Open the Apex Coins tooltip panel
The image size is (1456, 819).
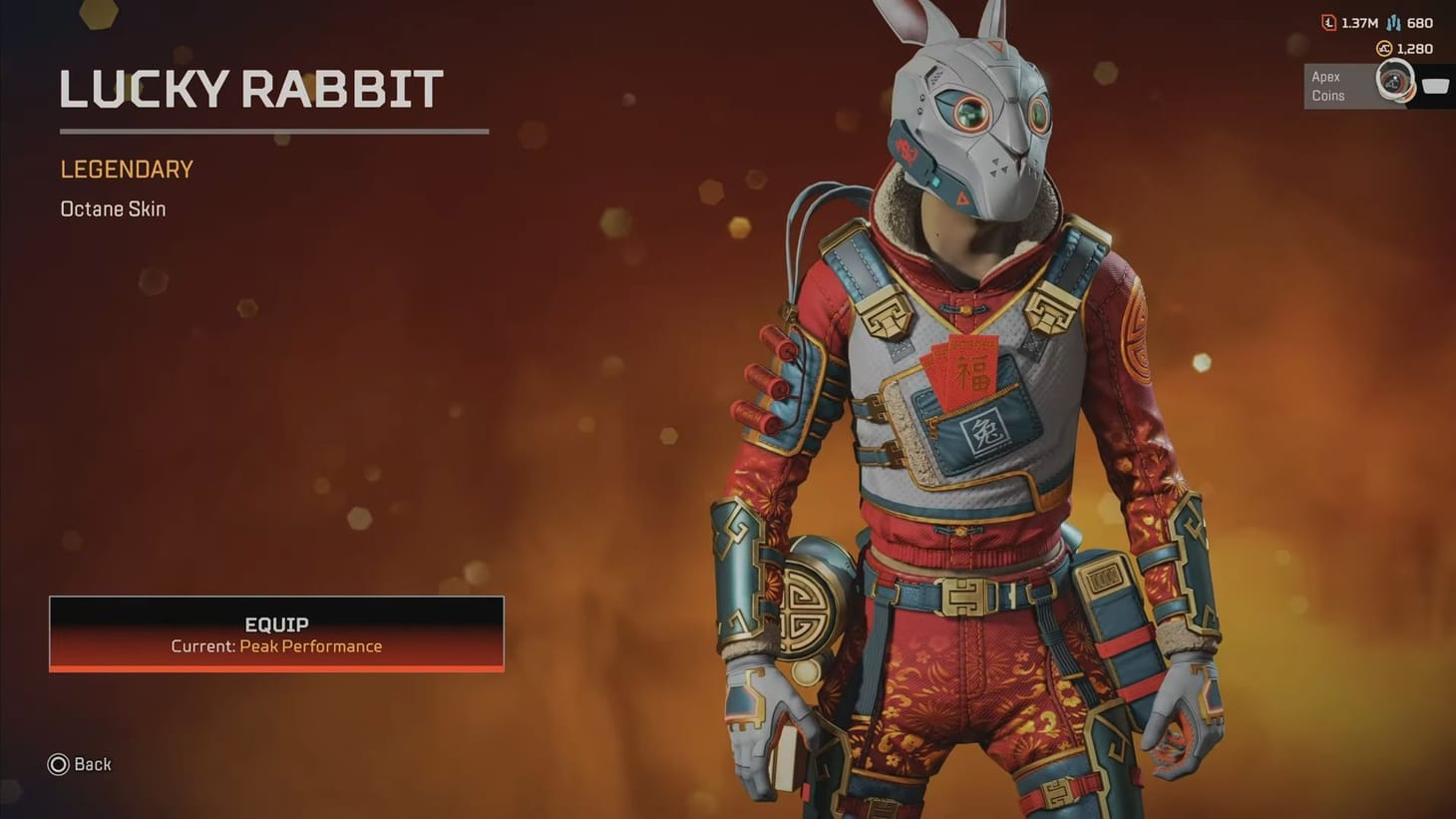point(1336,85)
